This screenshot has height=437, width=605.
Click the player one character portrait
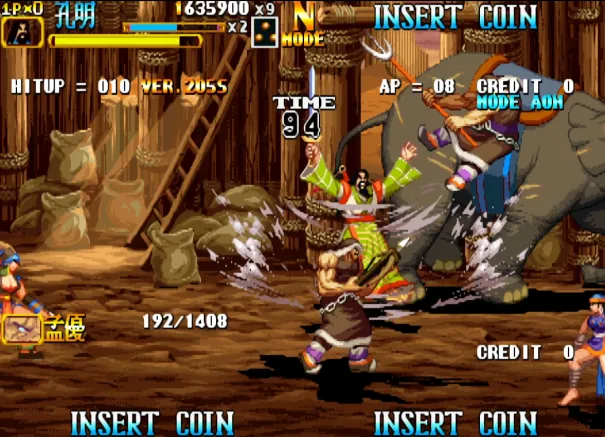click(x=17, y=32)
